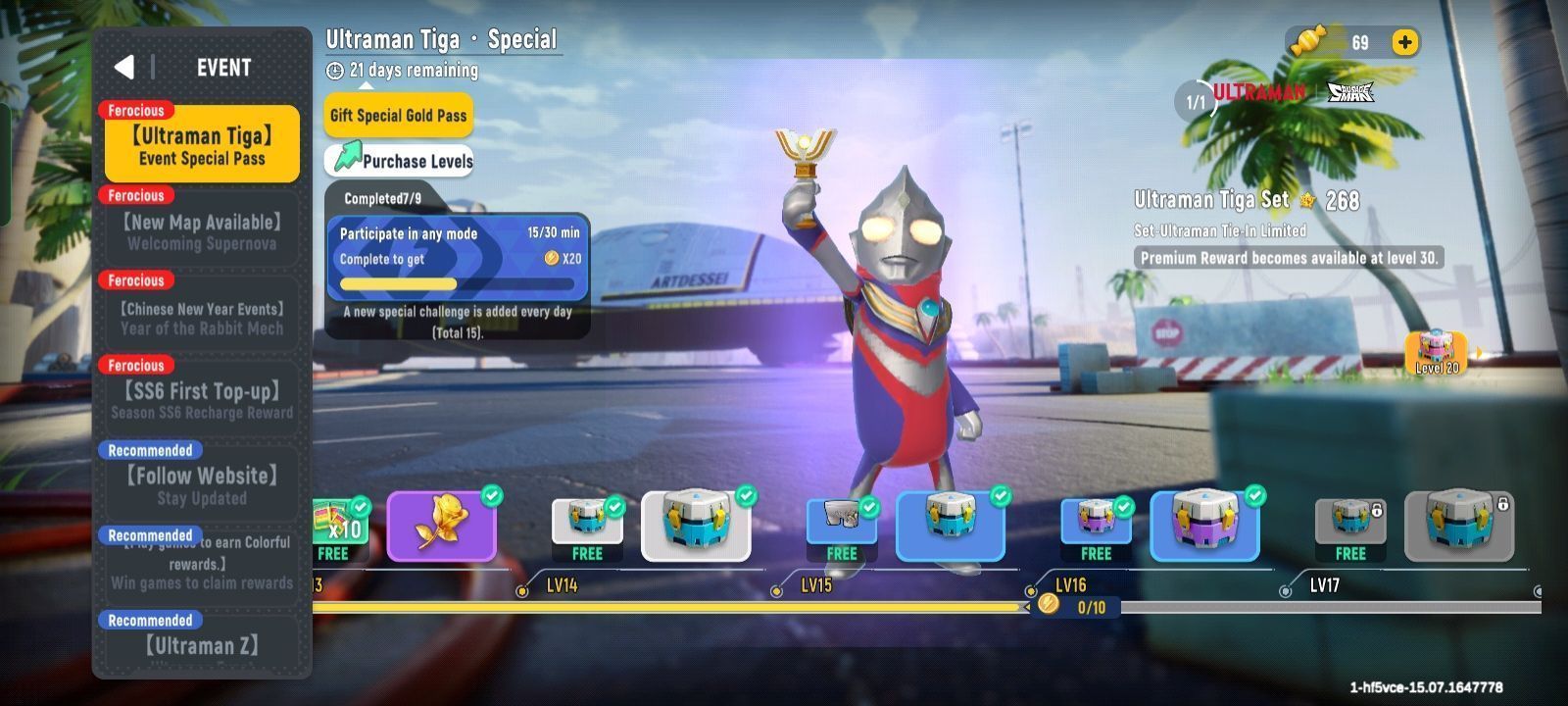
Task: Select the golden rose reward tile
Action: coord(441,526)
